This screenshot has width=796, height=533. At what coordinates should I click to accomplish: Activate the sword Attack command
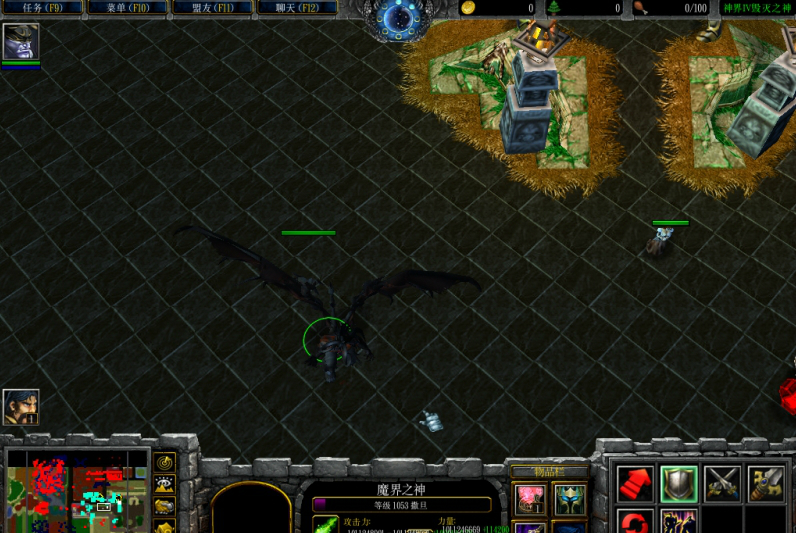(x=766, y=484)
